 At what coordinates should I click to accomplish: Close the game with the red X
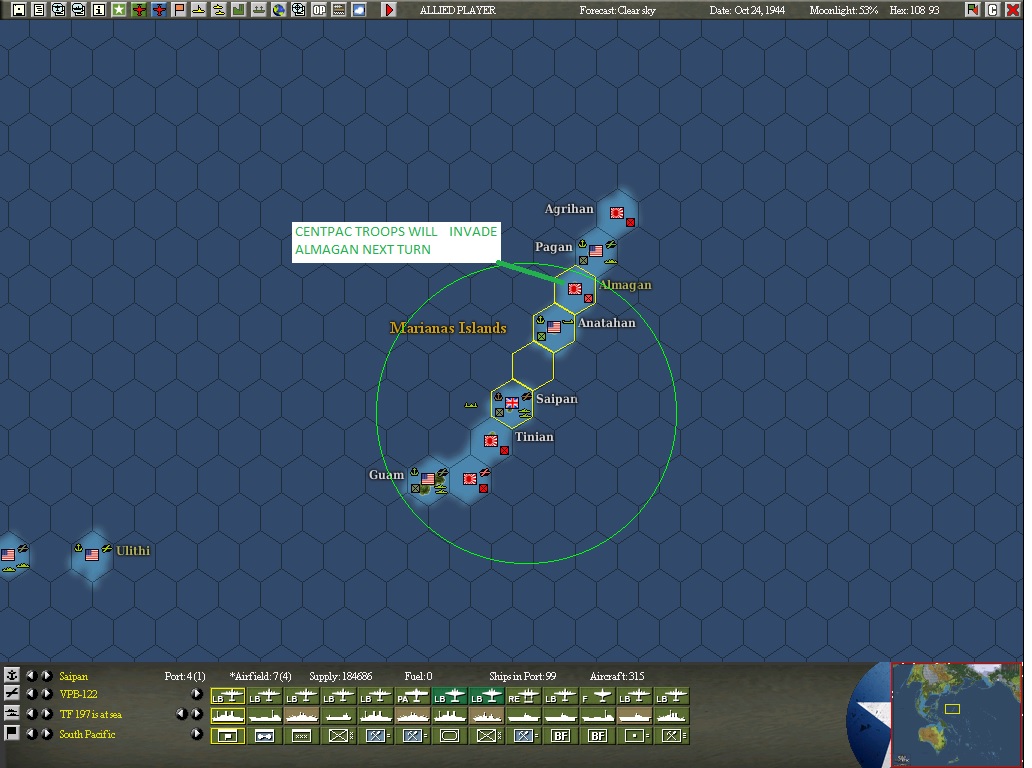(x=1012, y=10)
